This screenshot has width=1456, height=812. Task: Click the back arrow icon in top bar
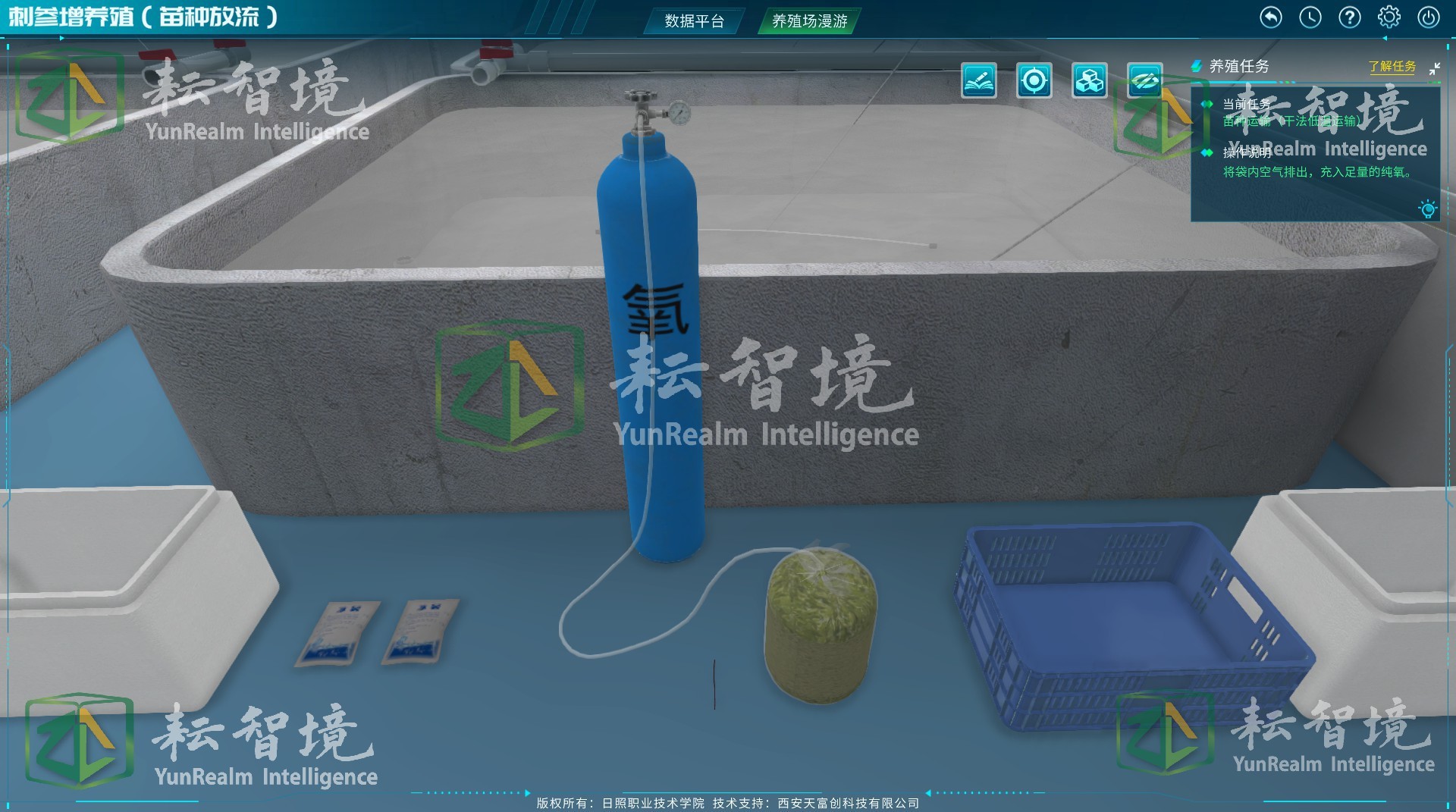[x=1271, y=17]
